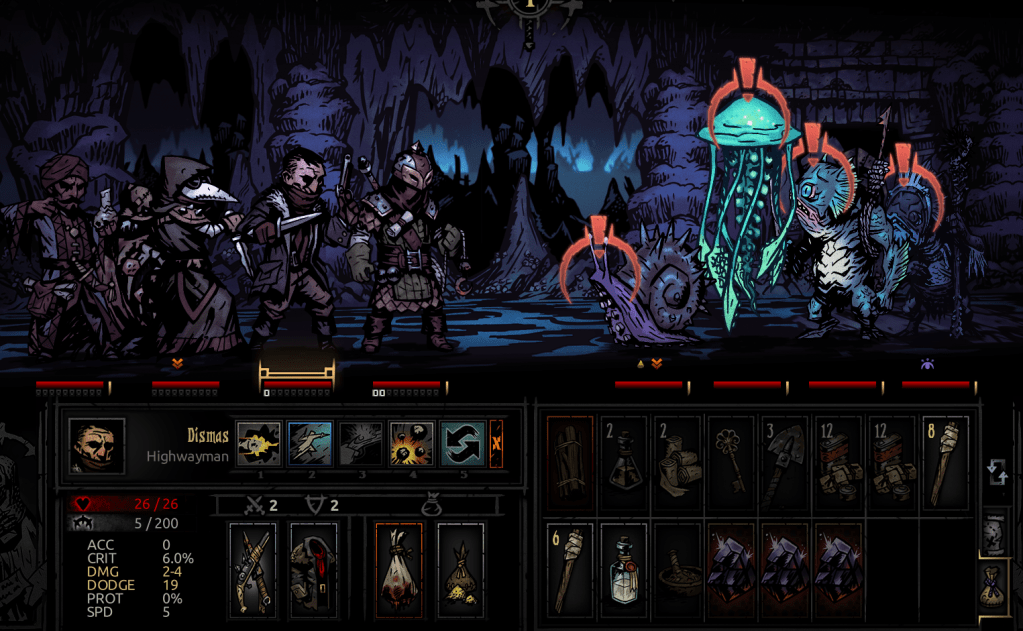Screen dimensions: 1023x631
Task: Select the shovel stack in inventory
Action: 785,459
